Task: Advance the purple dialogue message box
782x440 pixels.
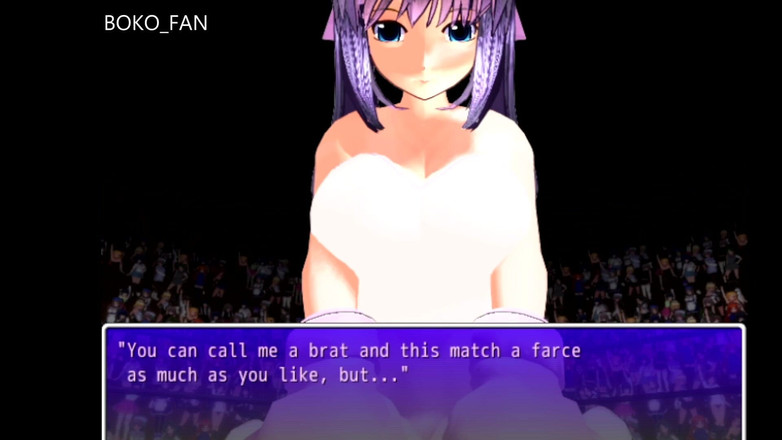Action: coord(423,382)
